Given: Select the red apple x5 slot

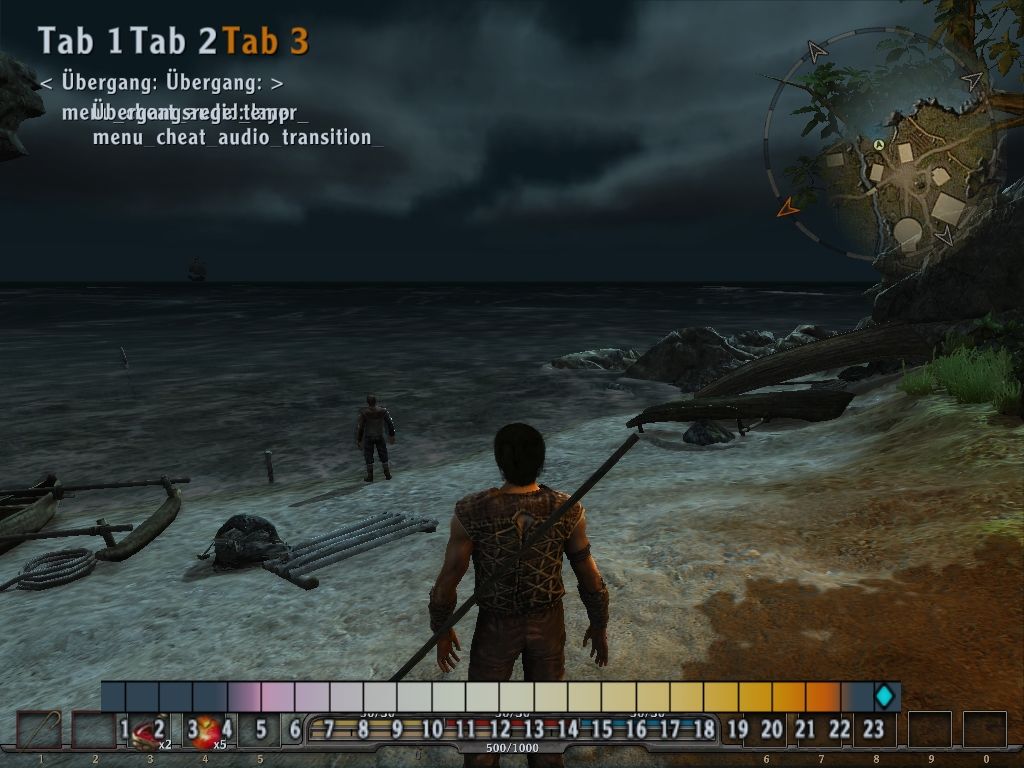Looking at the screenshot, I should tap(207, 733).
